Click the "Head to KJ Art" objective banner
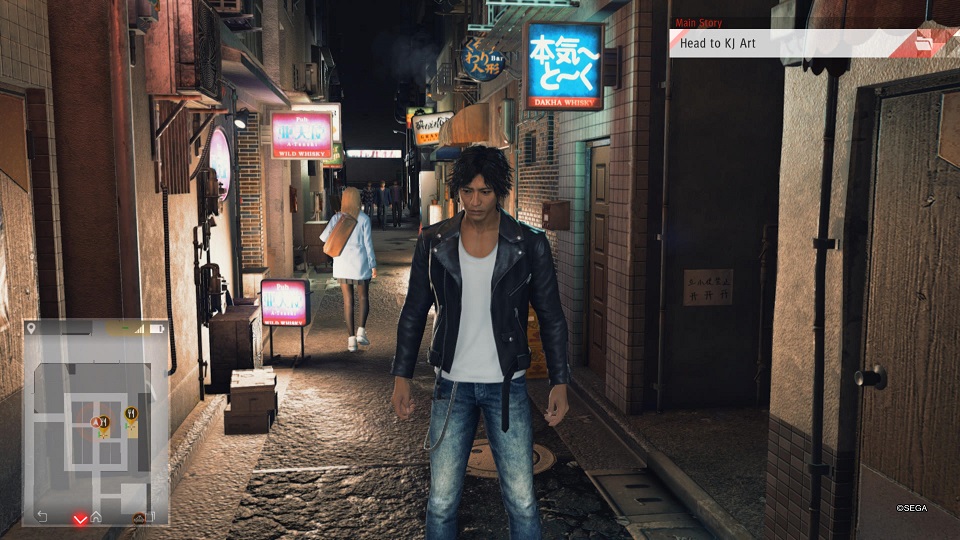The image size is (960, 540). [790, 43]
